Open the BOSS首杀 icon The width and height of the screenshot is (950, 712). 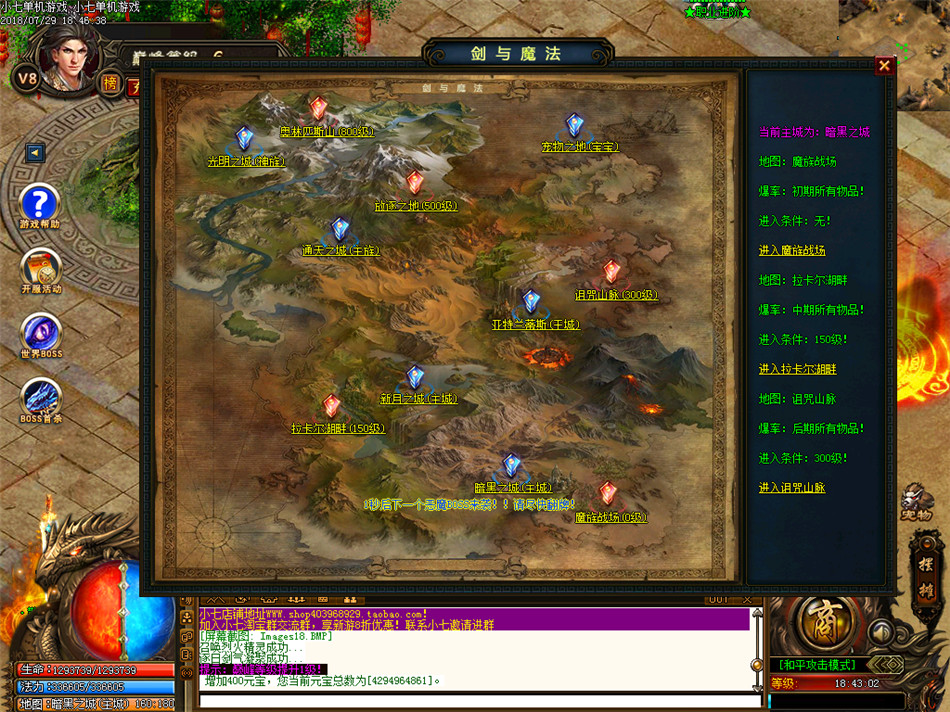41,397
